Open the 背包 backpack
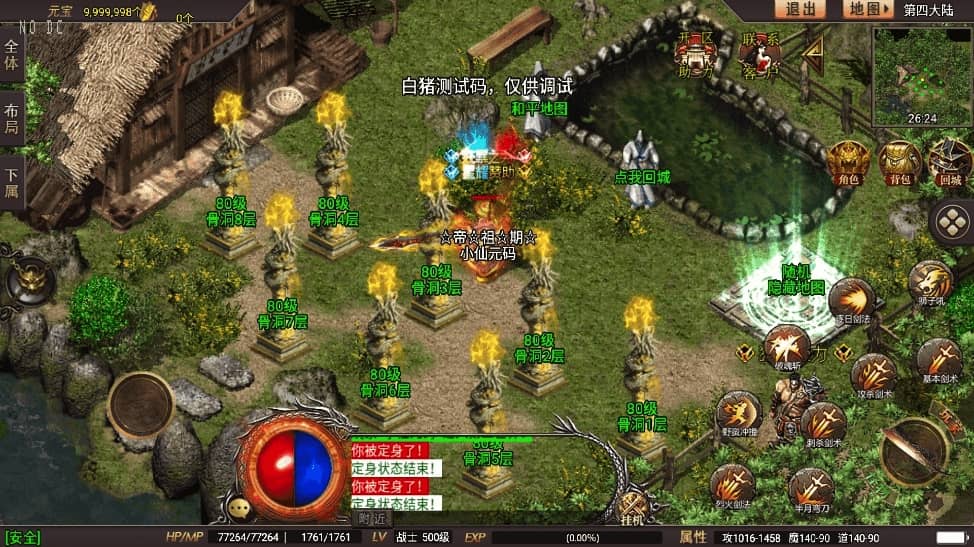The width and height of the screenshot is (974, 547). pos(899,163)
